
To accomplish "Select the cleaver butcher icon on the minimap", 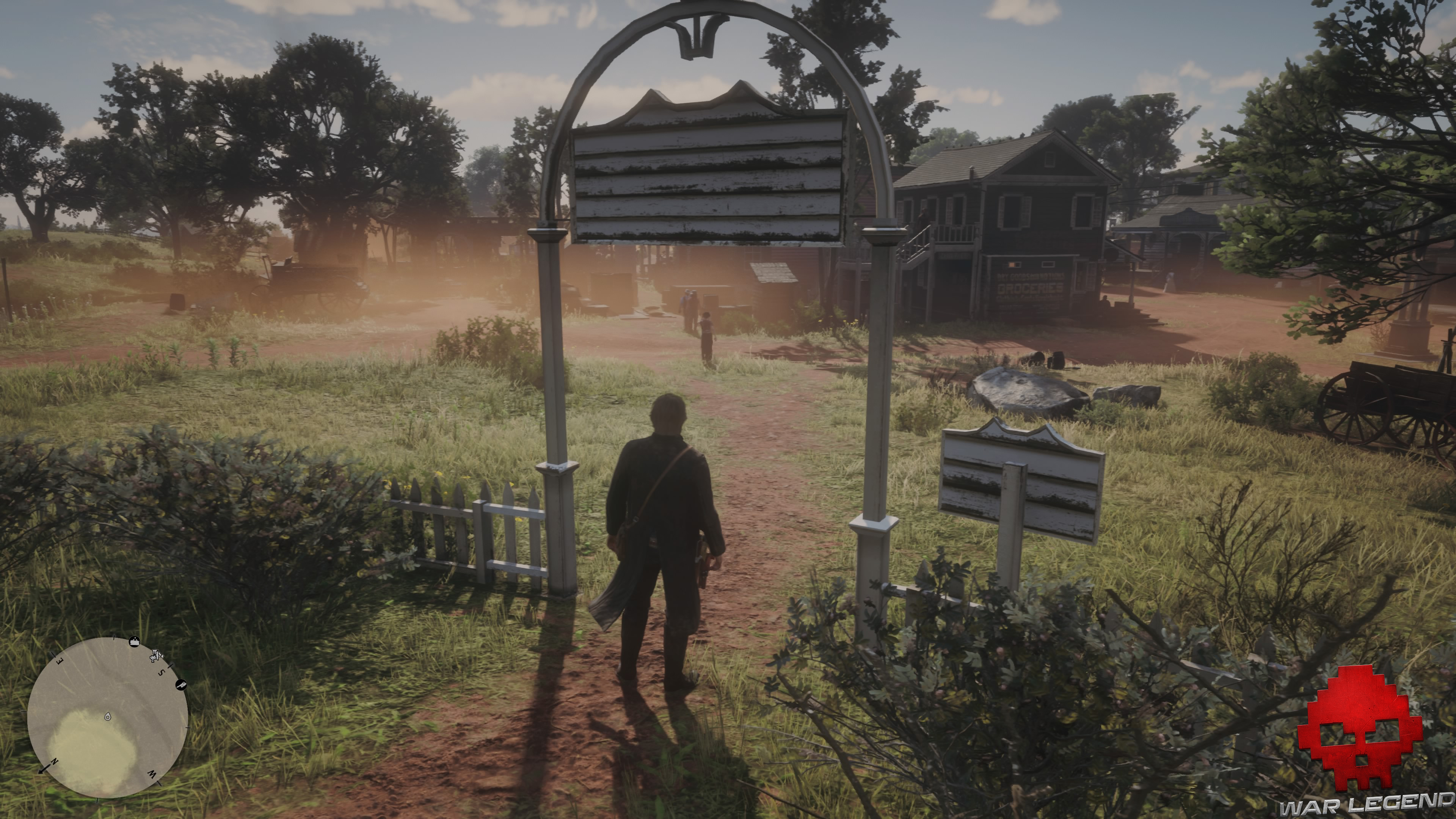I will (x=182, y=686).
